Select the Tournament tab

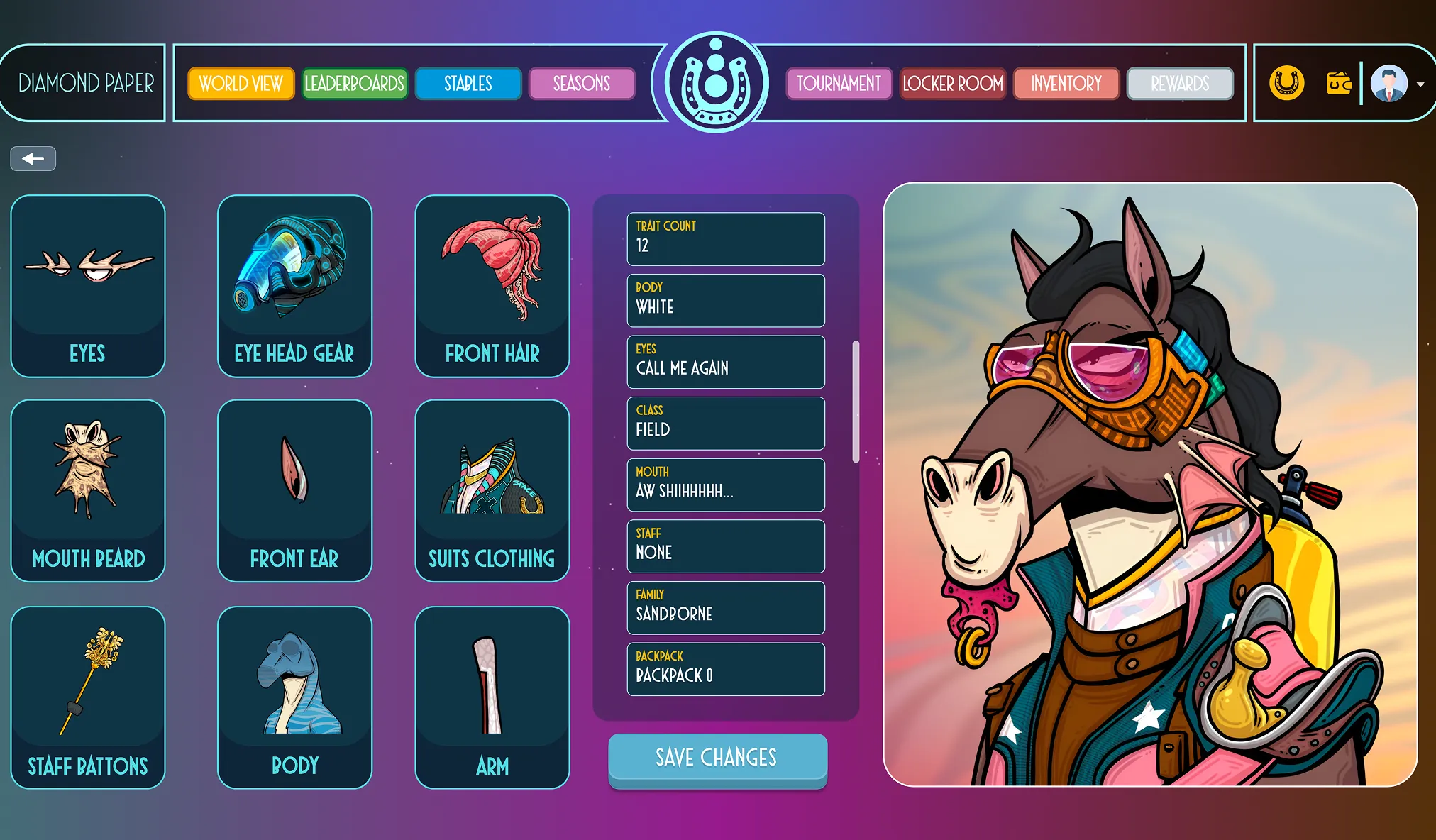tap(839, 84)
